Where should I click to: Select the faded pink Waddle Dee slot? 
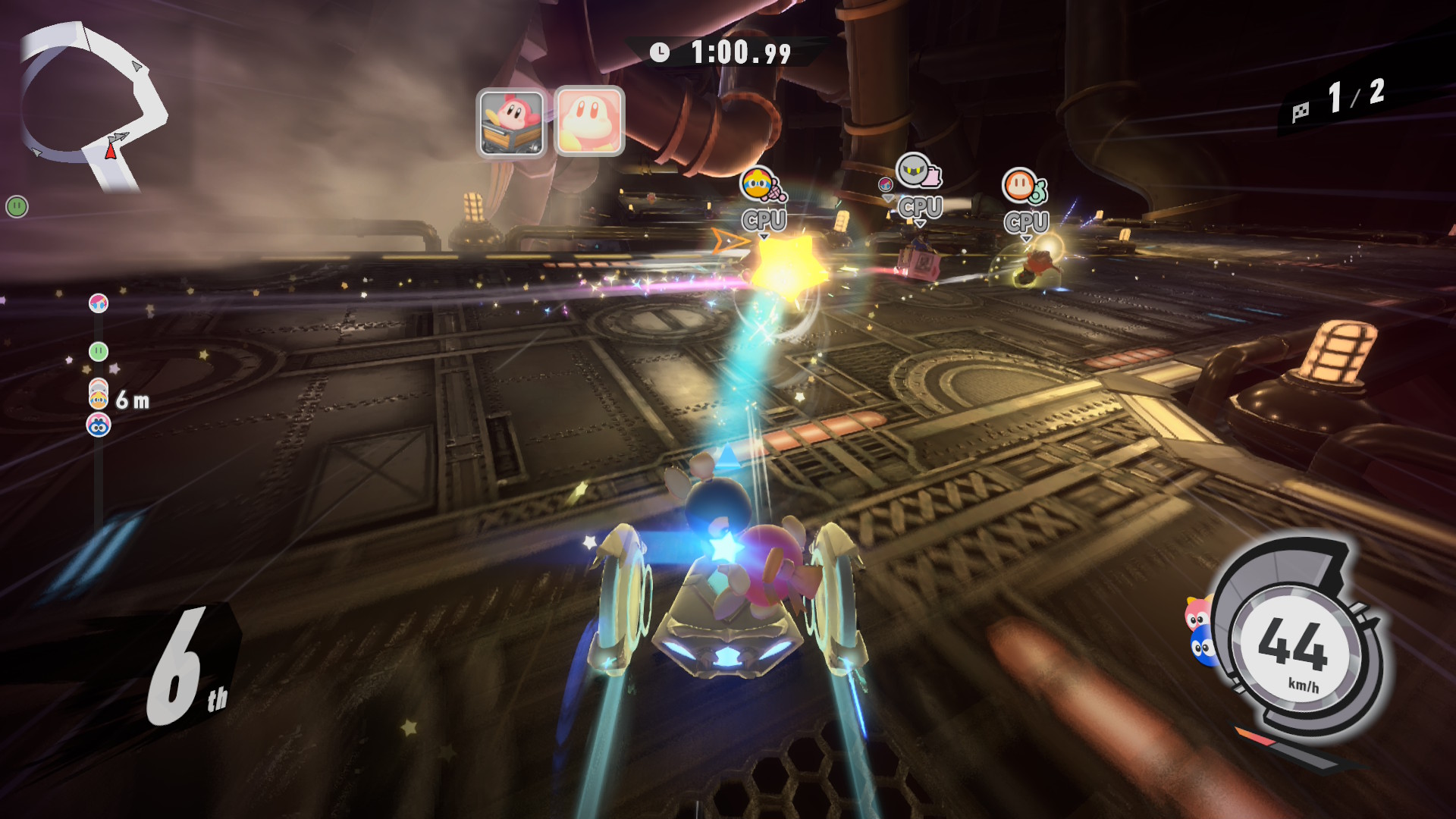tap(589, 121)
